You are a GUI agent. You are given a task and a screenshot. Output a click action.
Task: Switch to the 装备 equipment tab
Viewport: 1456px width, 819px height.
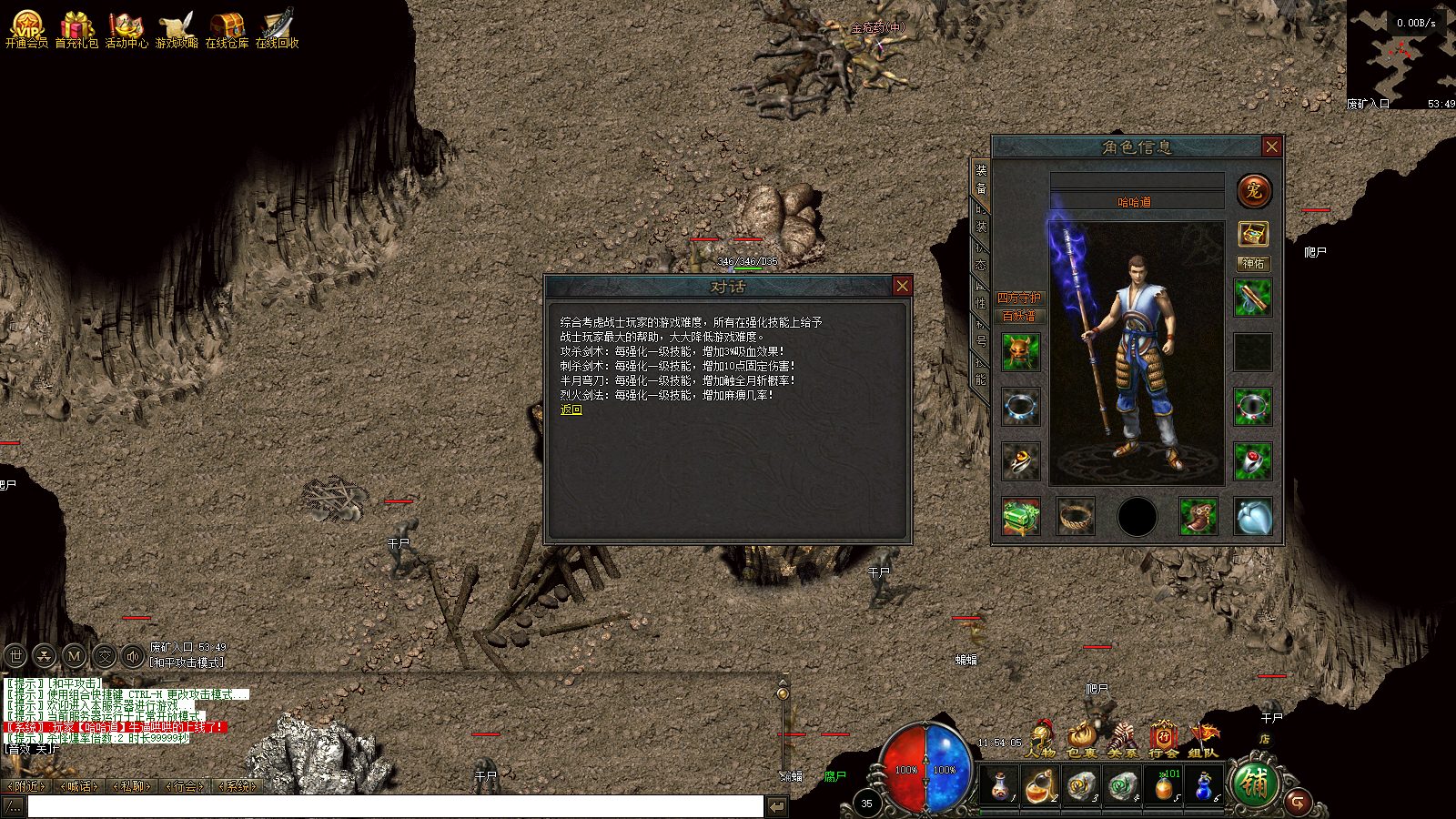[x=981, y=178]
